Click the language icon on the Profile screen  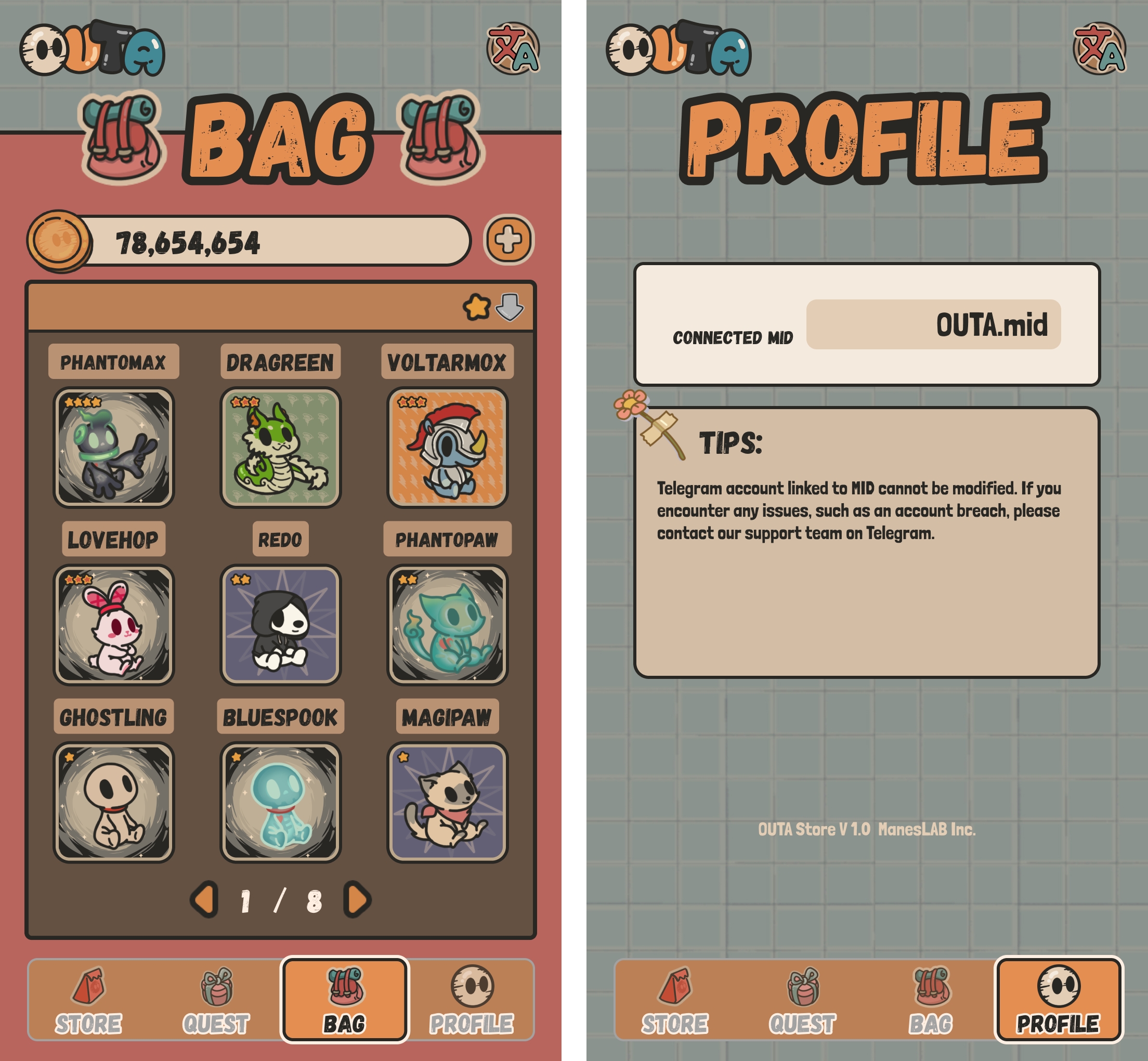[1099, 49]
